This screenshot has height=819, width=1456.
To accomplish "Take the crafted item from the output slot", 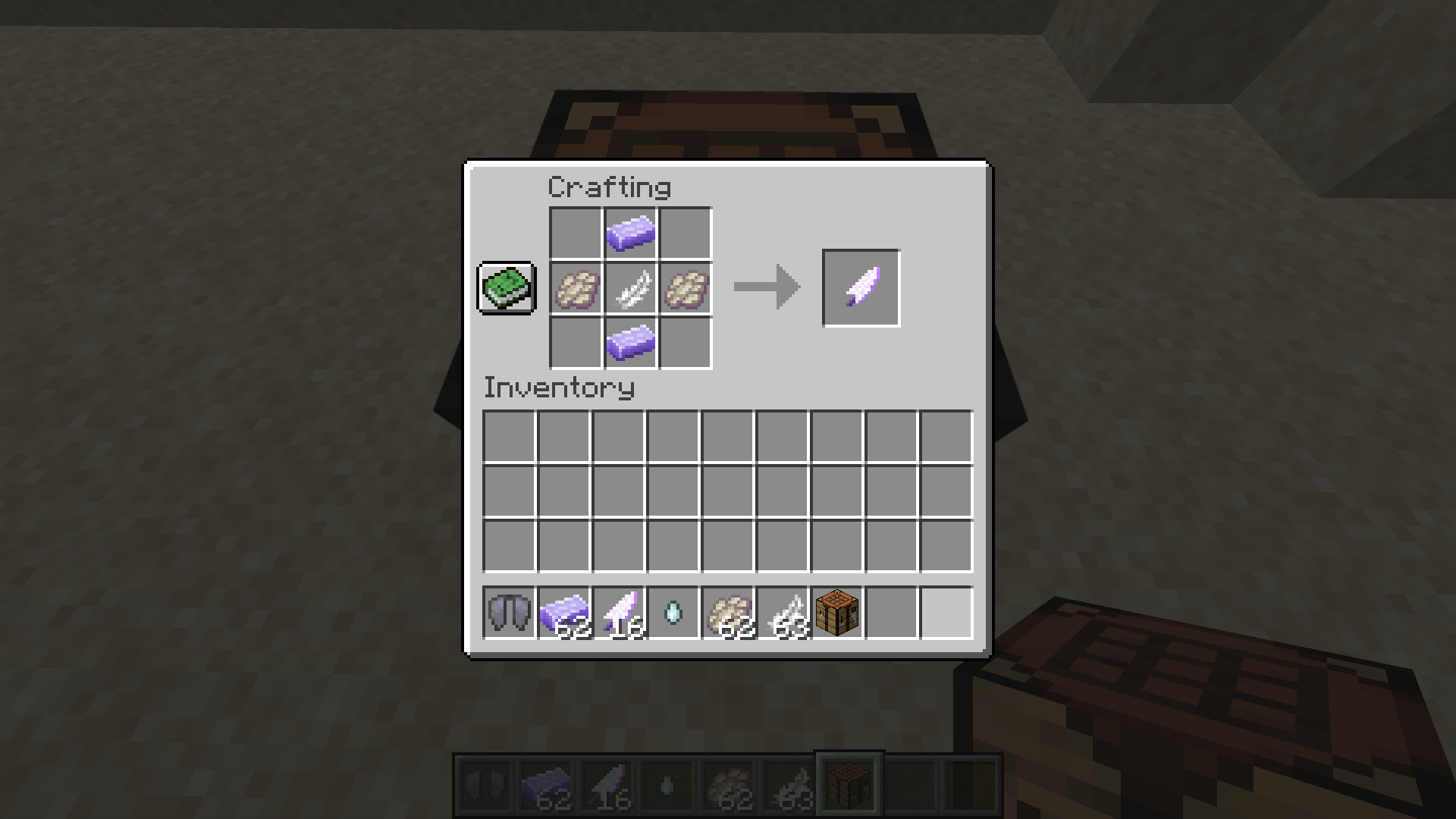I will pyautogui.click(x=861, y=287).
